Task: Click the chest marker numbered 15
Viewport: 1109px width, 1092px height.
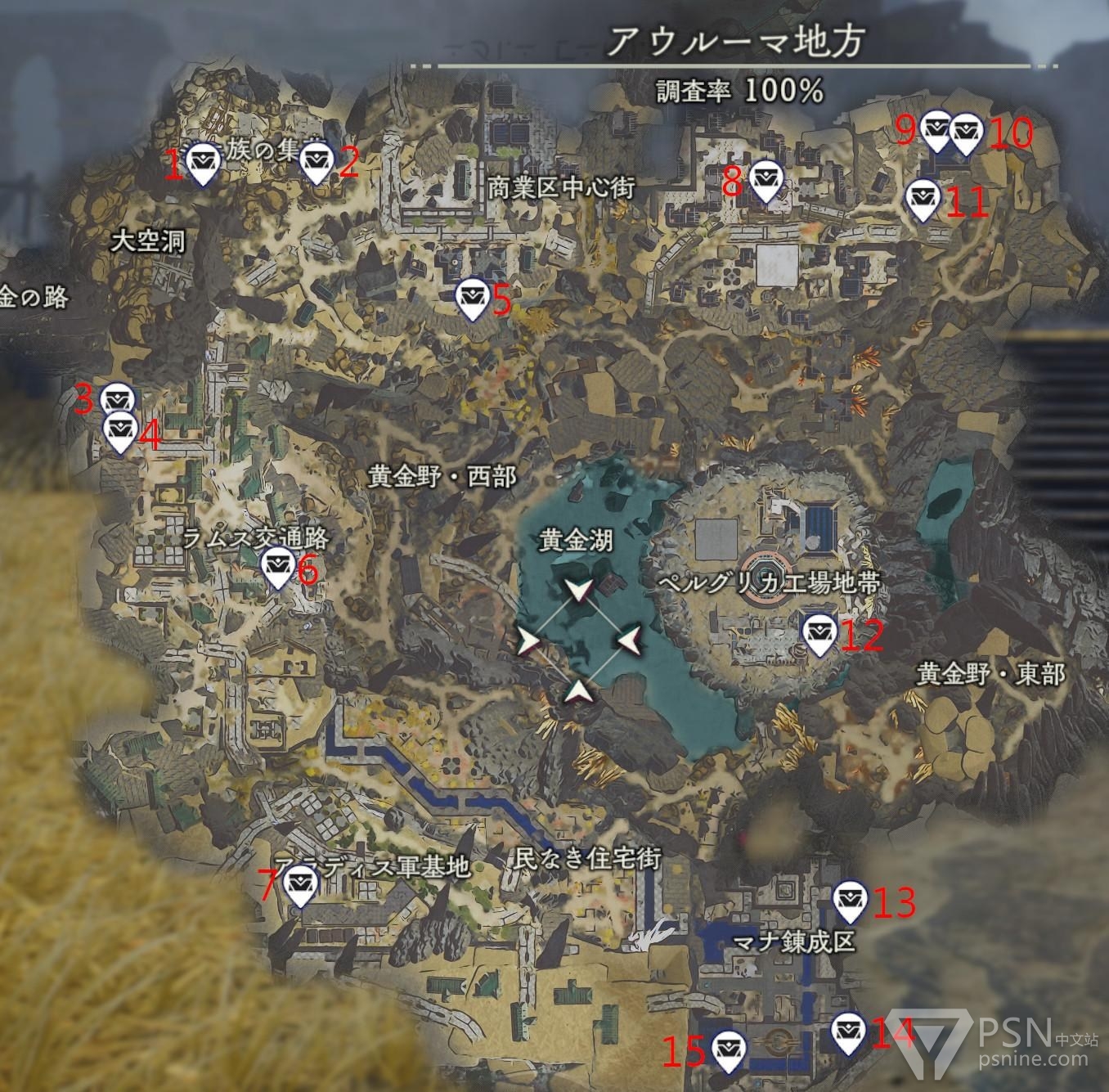Action: tap(726, 1049)
